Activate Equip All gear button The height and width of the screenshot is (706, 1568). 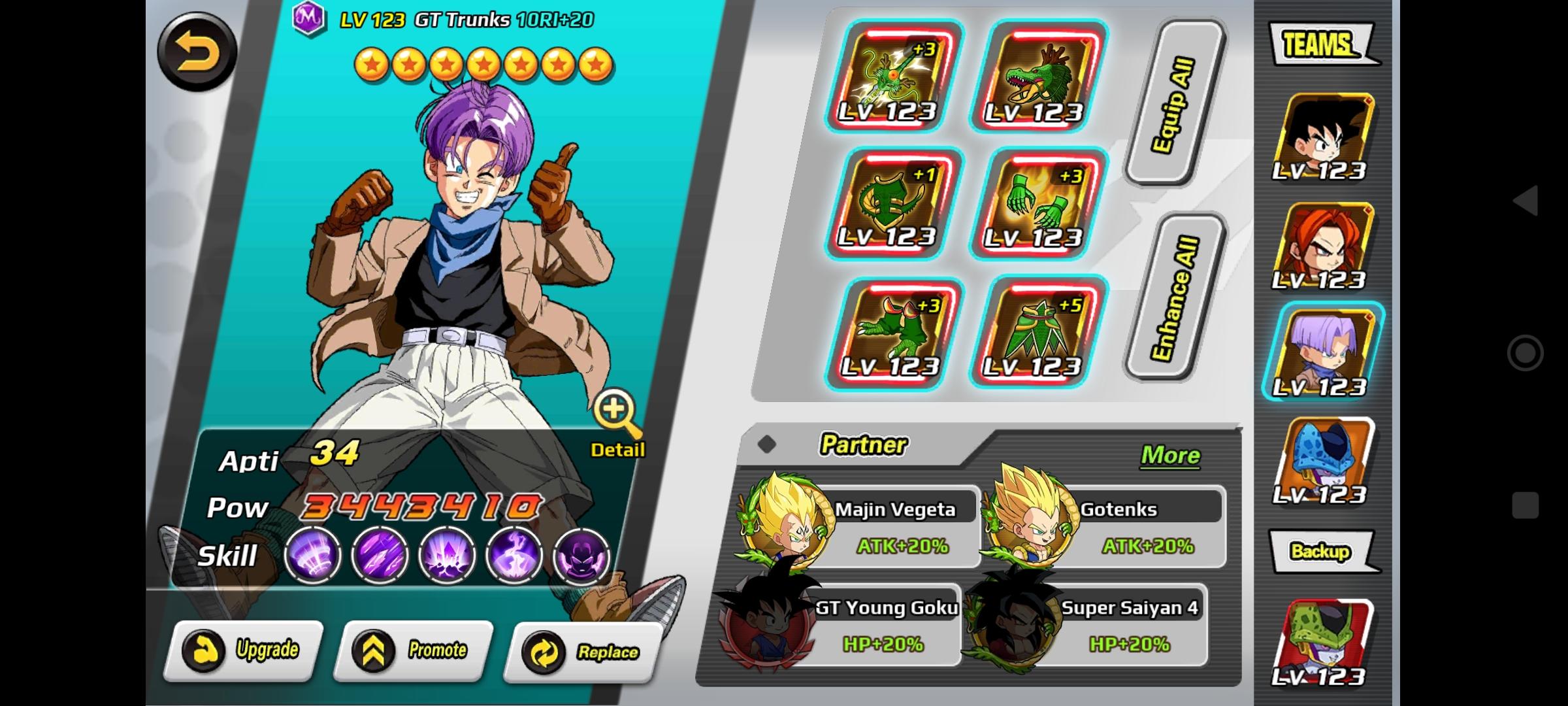click(x=1173, y=105)
